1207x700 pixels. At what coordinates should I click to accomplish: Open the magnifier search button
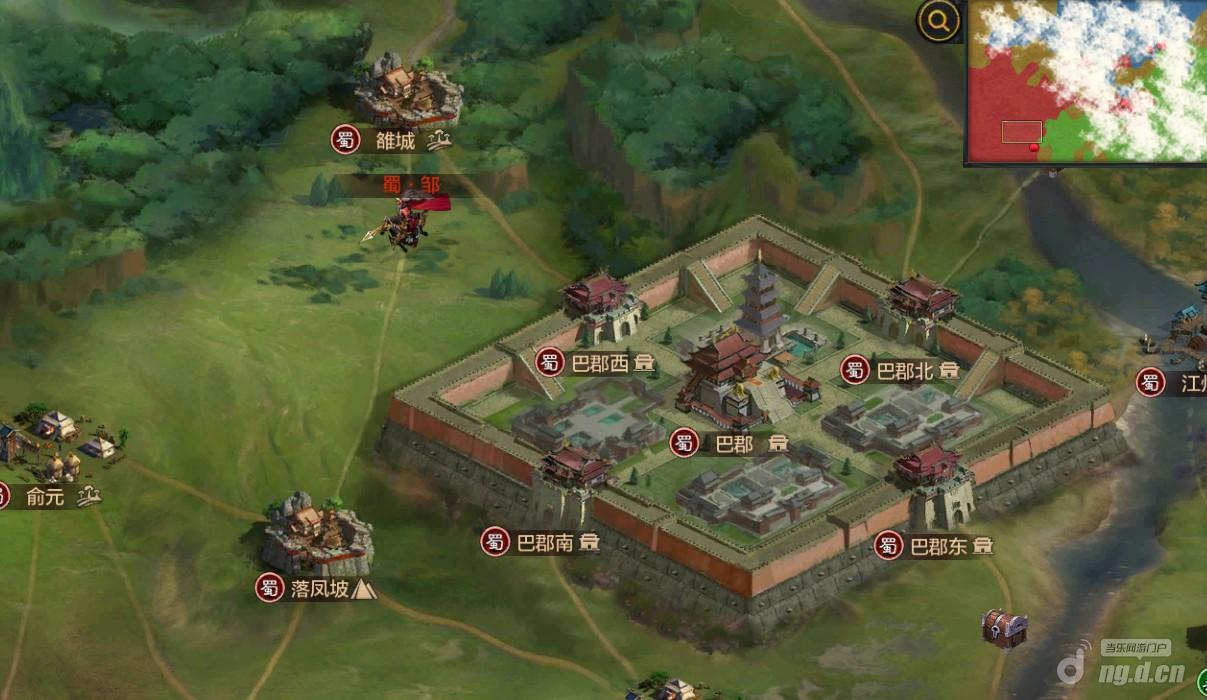click(939, 21)
